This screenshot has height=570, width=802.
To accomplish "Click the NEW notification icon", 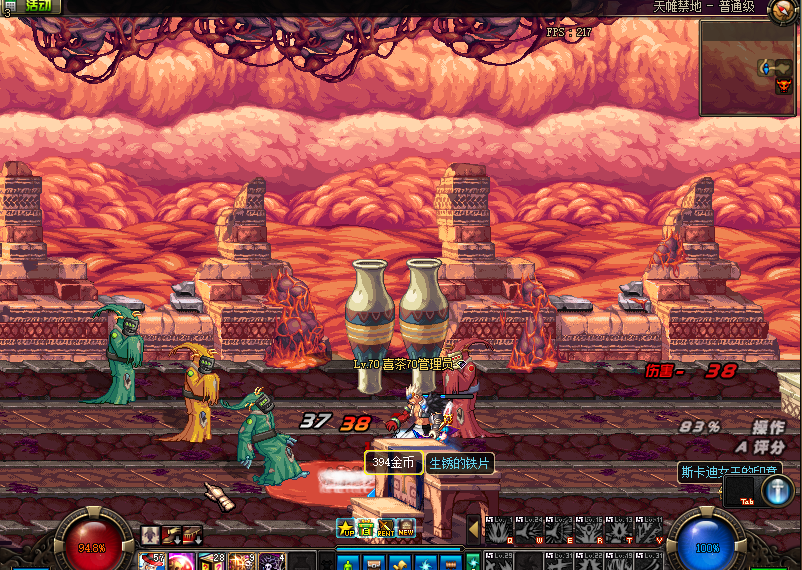I will pyautogui.click(x=406, y=527).
